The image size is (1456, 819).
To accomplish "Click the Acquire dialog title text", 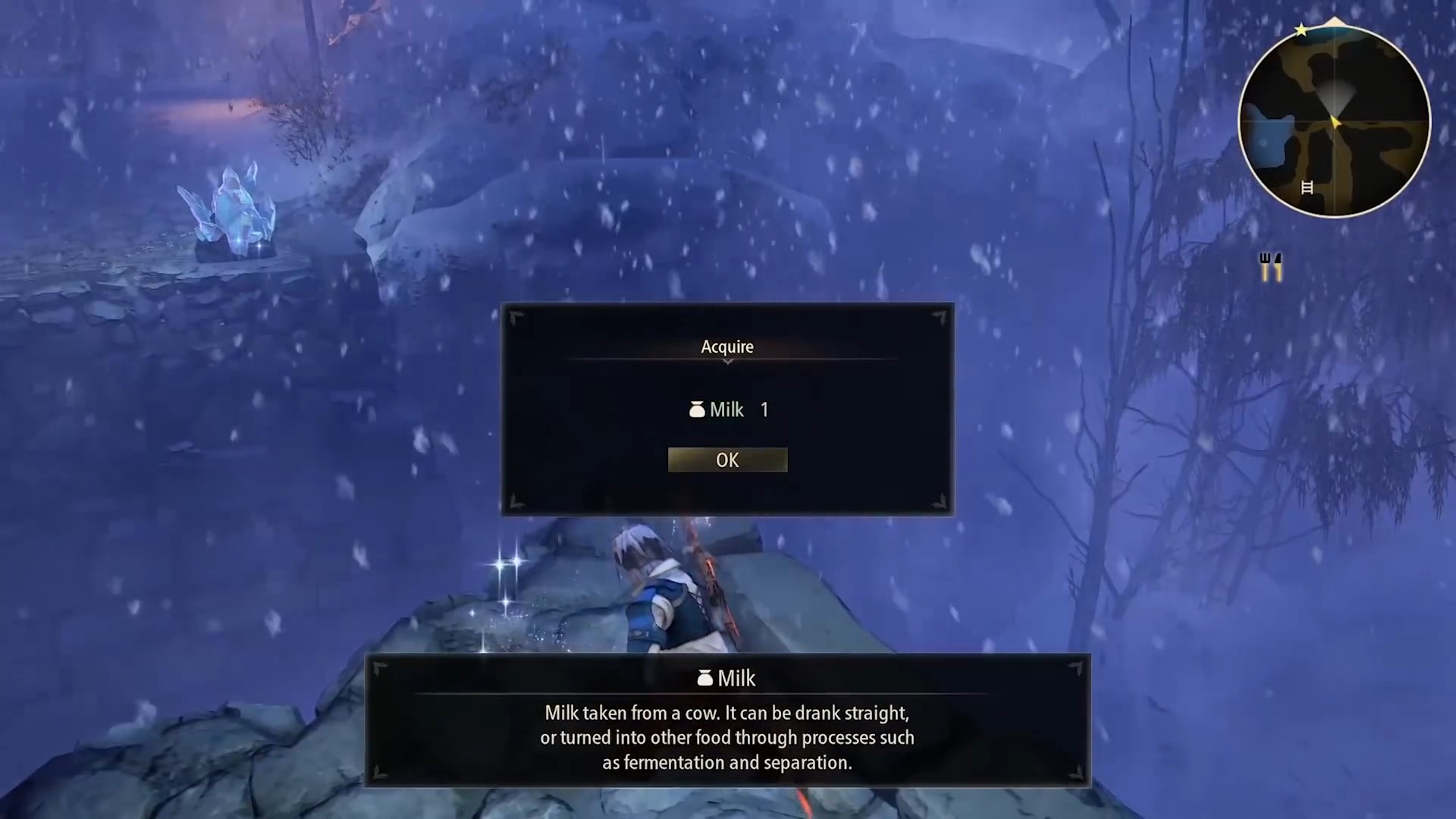I will click(727, 347).
